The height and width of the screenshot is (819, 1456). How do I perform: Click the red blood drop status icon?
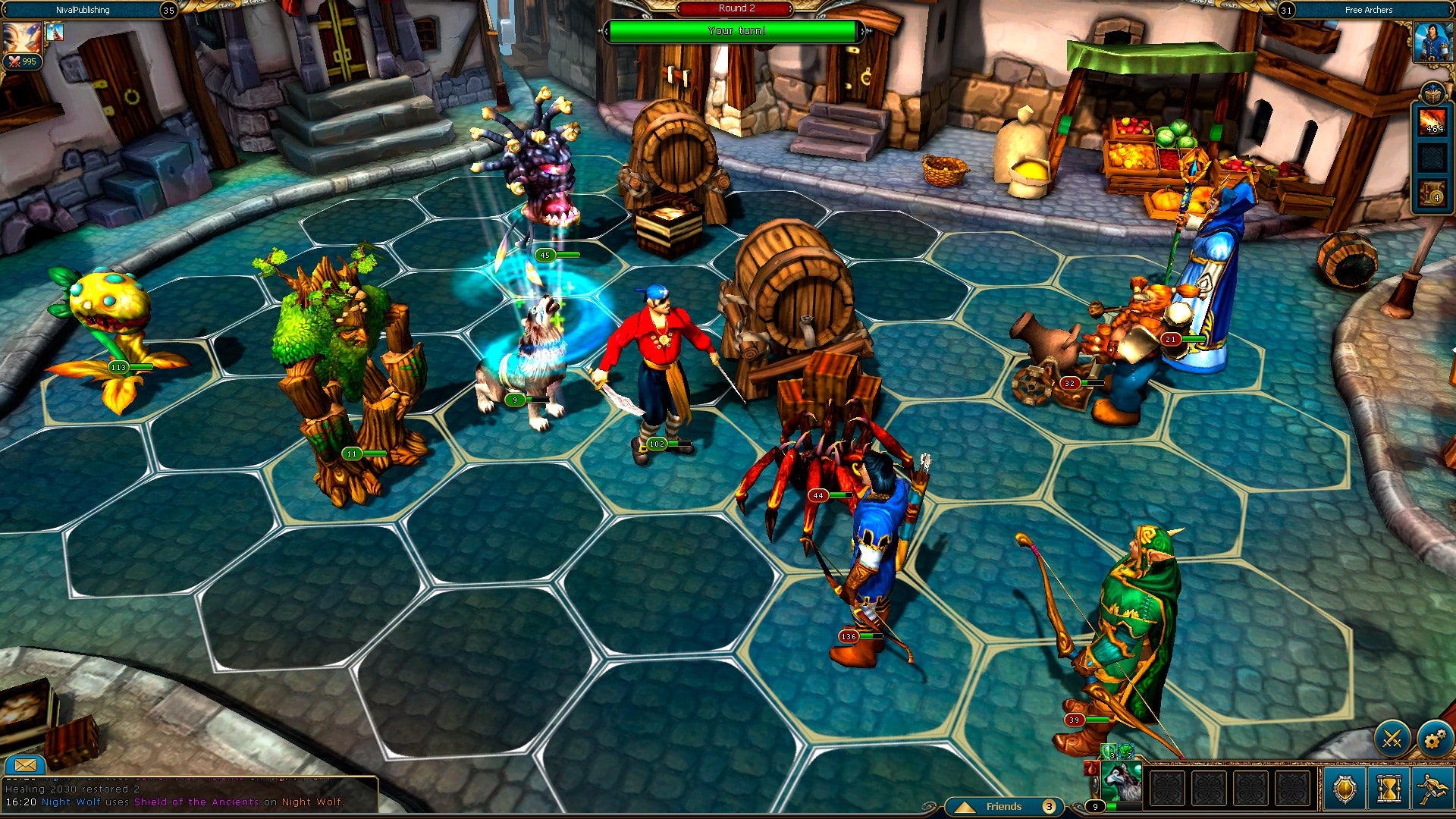(1091, 768)
